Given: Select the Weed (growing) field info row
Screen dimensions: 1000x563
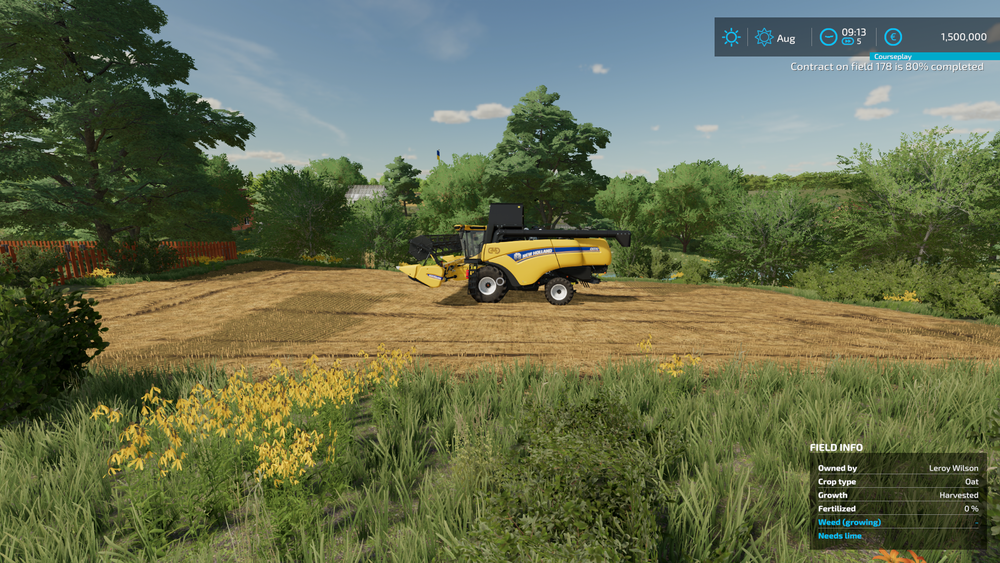Looking at the screenshot, I should click(897, 522).
